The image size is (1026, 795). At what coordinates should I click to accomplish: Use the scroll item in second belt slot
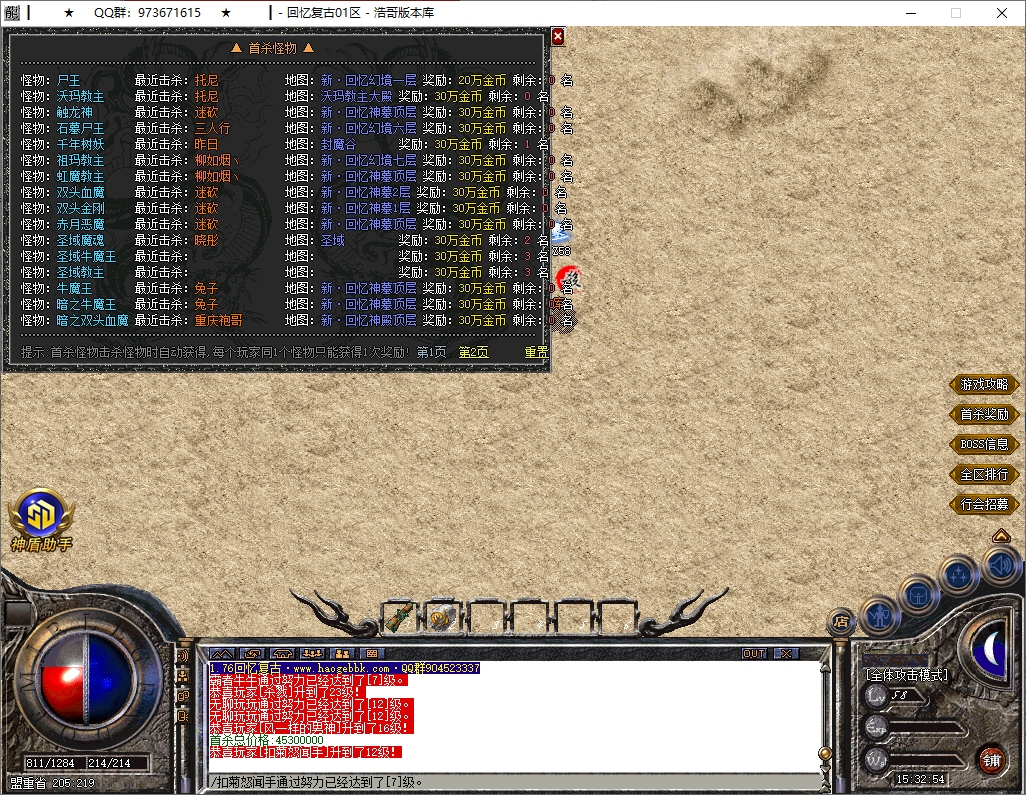tap(443, 617)
